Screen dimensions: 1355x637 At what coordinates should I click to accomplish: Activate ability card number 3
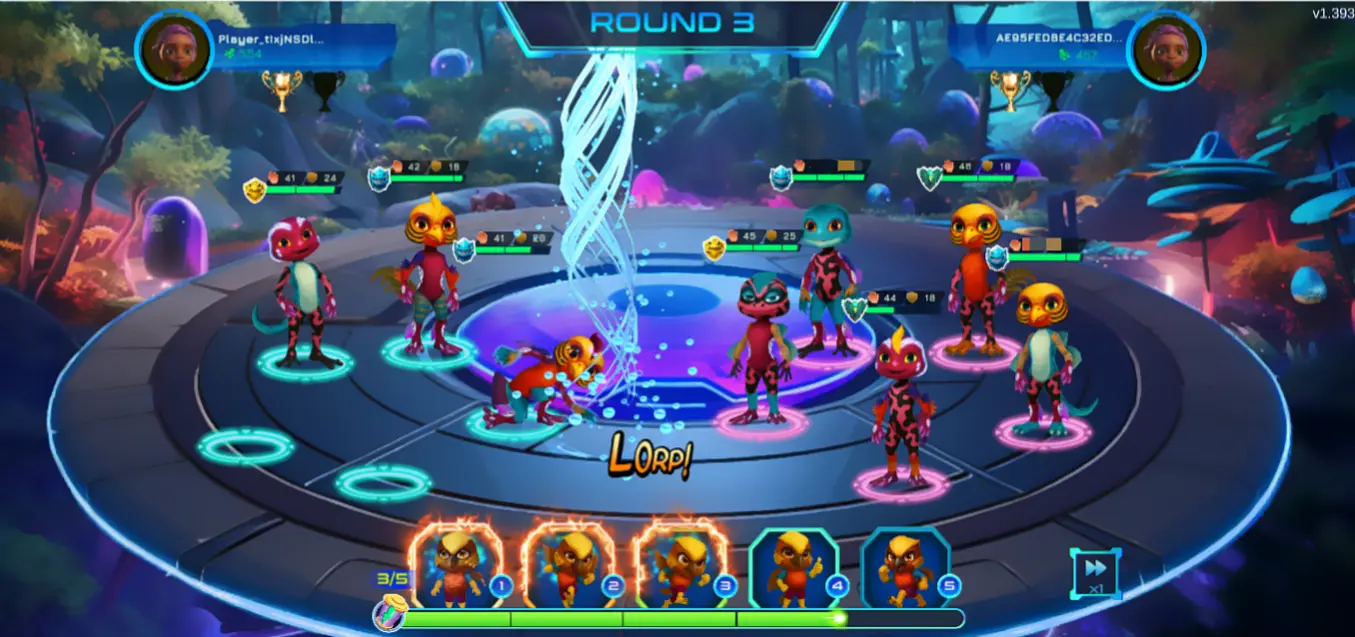(683, 567)
